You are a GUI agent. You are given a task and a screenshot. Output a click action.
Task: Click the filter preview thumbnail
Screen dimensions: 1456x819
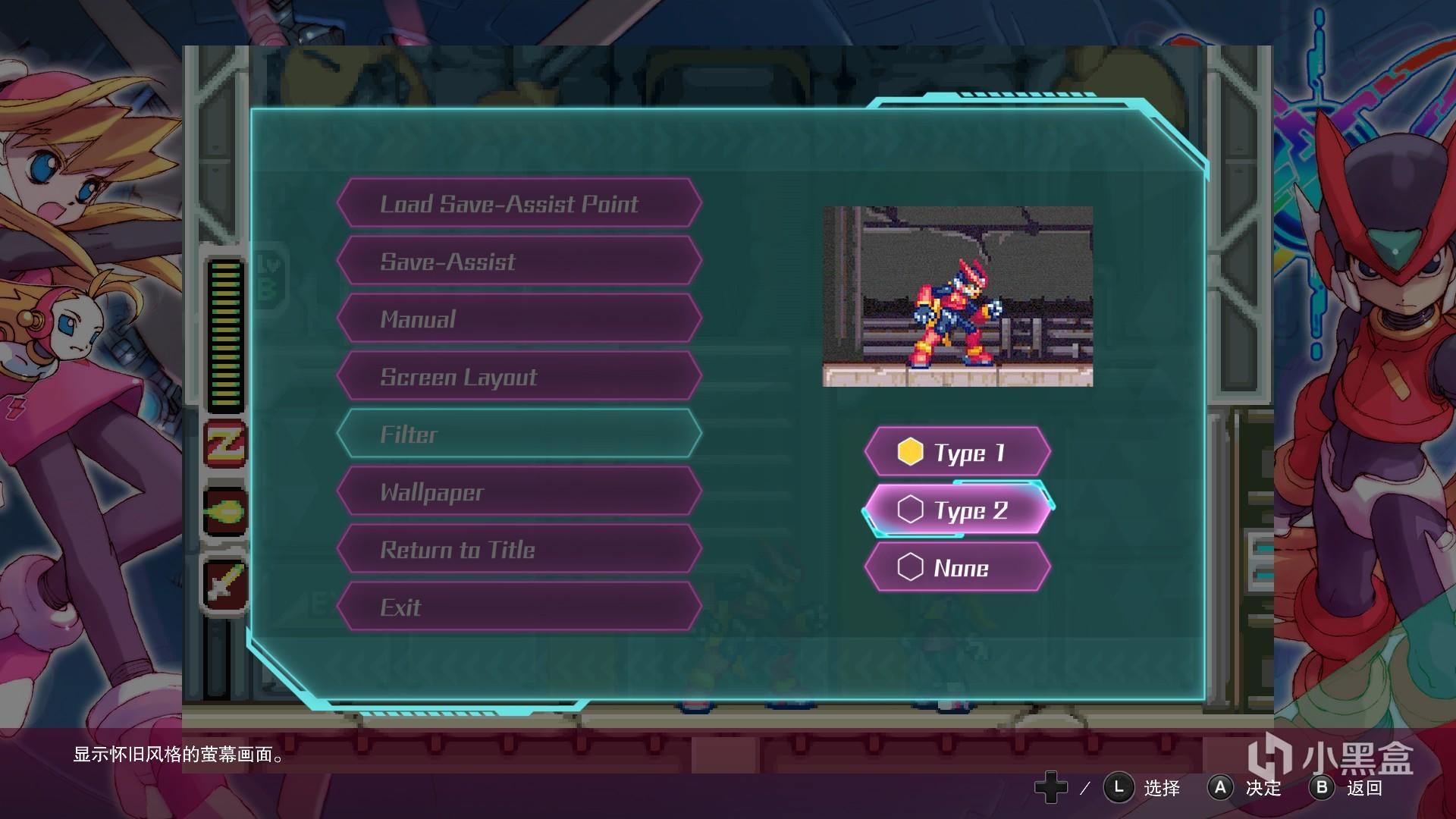(957, 296)
